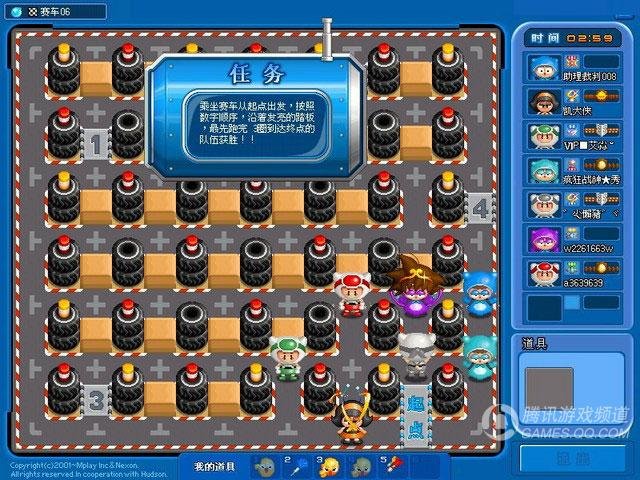
Task: Use the yellow chick item in slot 3
Action: click(x=329, y=467)
